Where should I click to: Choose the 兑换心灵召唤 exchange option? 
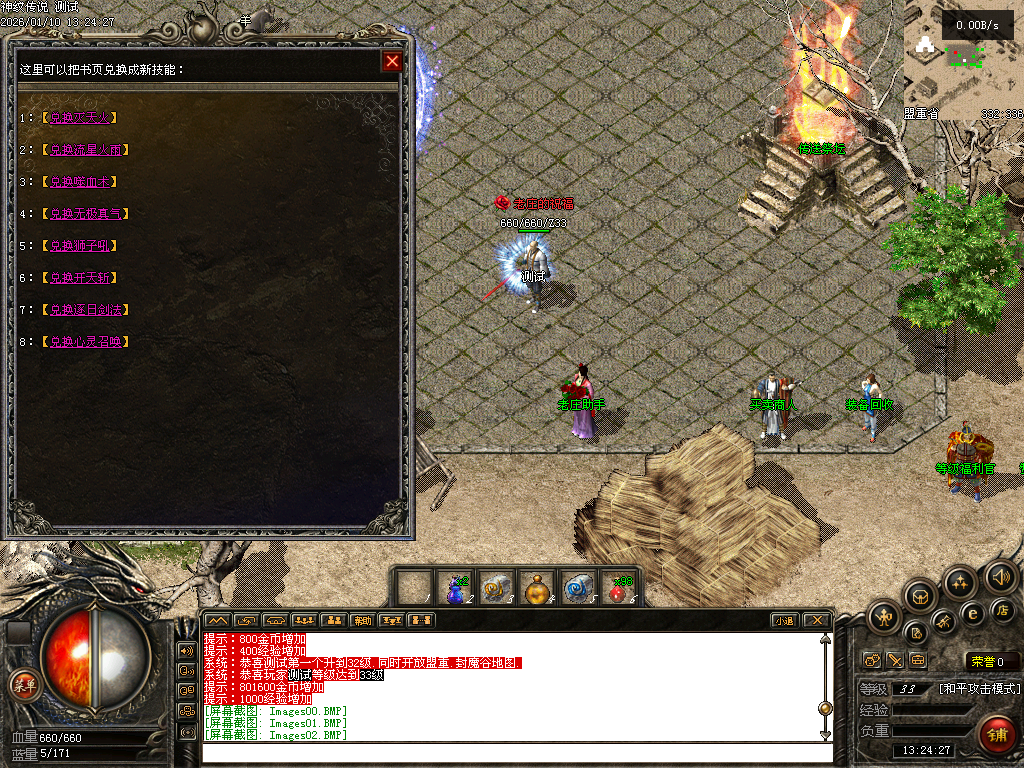[89, 342]
